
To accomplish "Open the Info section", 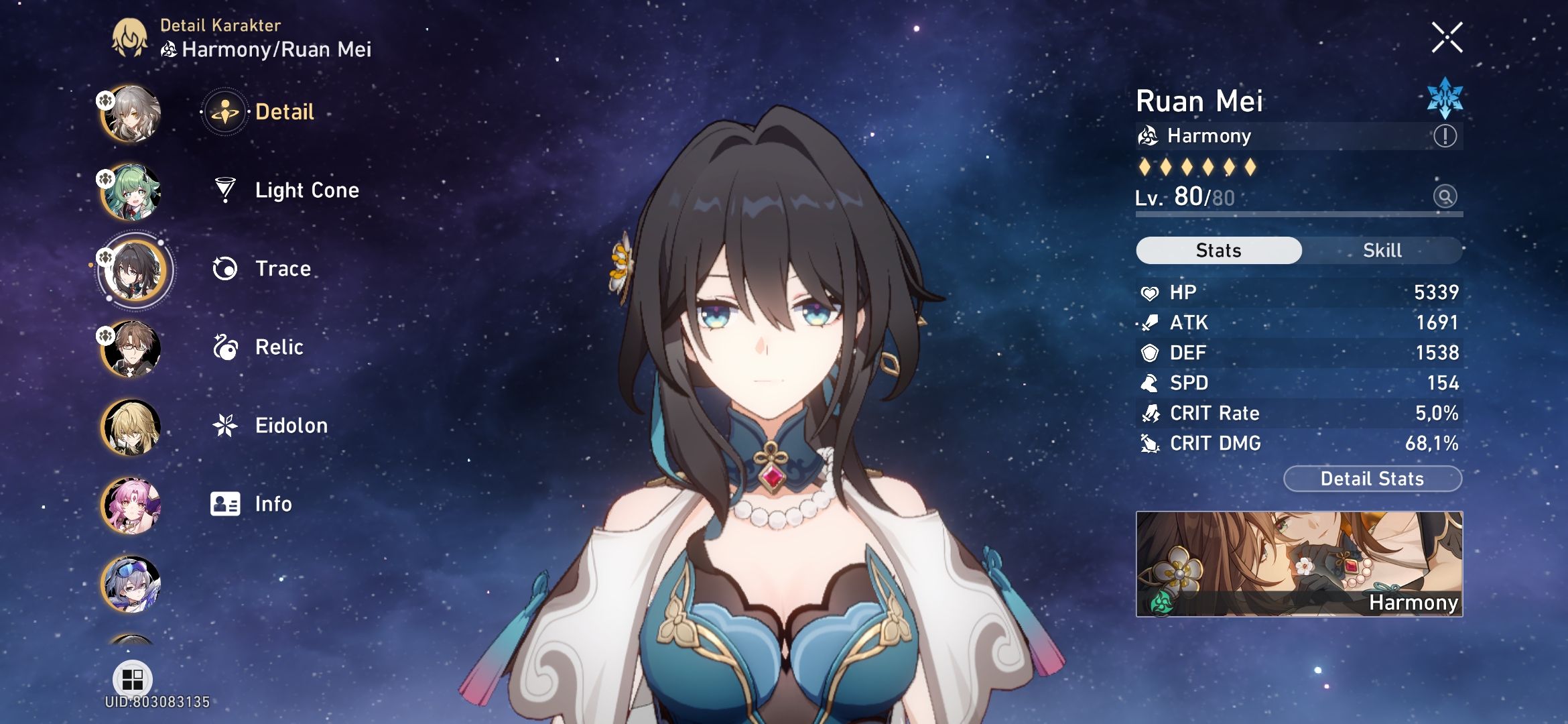I will 273,503.
